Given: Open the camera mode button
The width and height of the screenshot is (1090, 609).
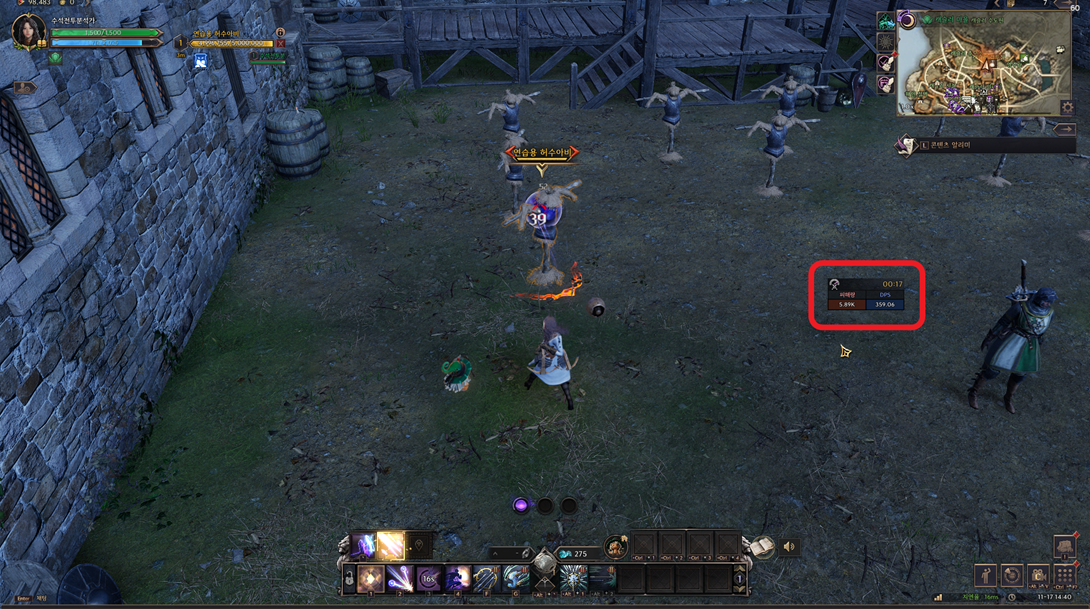Looking at the screenshot, I should [x=1038, y=576].
